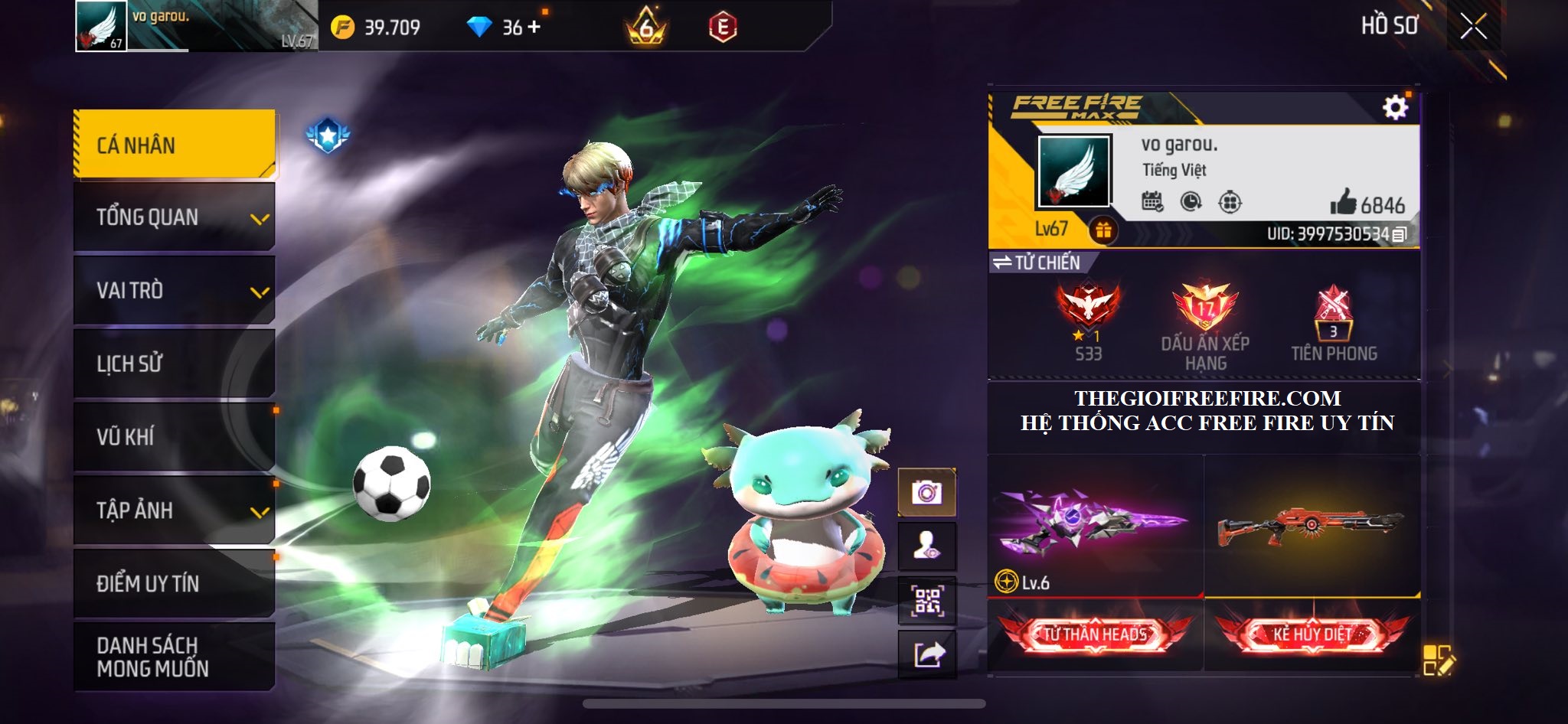Add diamonds with the plus button
The image size is (1568, 724).
[534, 28]
